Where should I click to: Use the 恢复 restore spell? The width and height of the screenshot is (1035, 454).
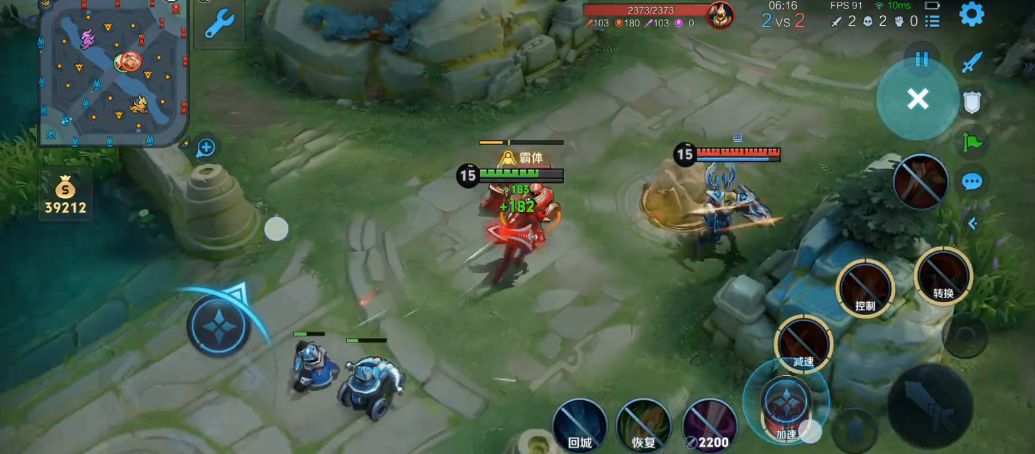pos(643,425)
